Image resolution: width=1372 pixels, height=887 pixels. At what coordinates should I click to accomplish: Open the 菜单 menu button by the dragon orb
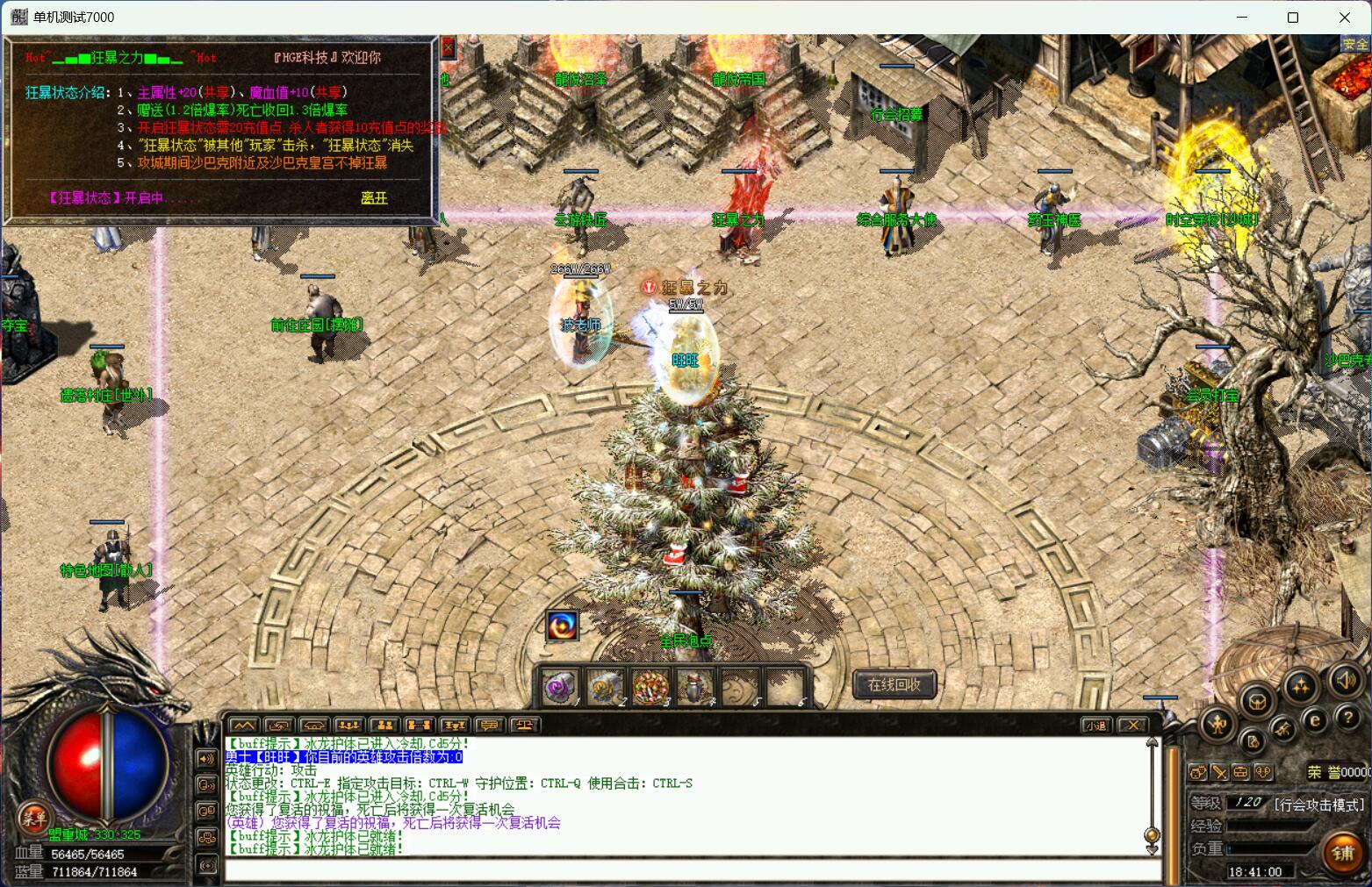(x=34, y=819)
